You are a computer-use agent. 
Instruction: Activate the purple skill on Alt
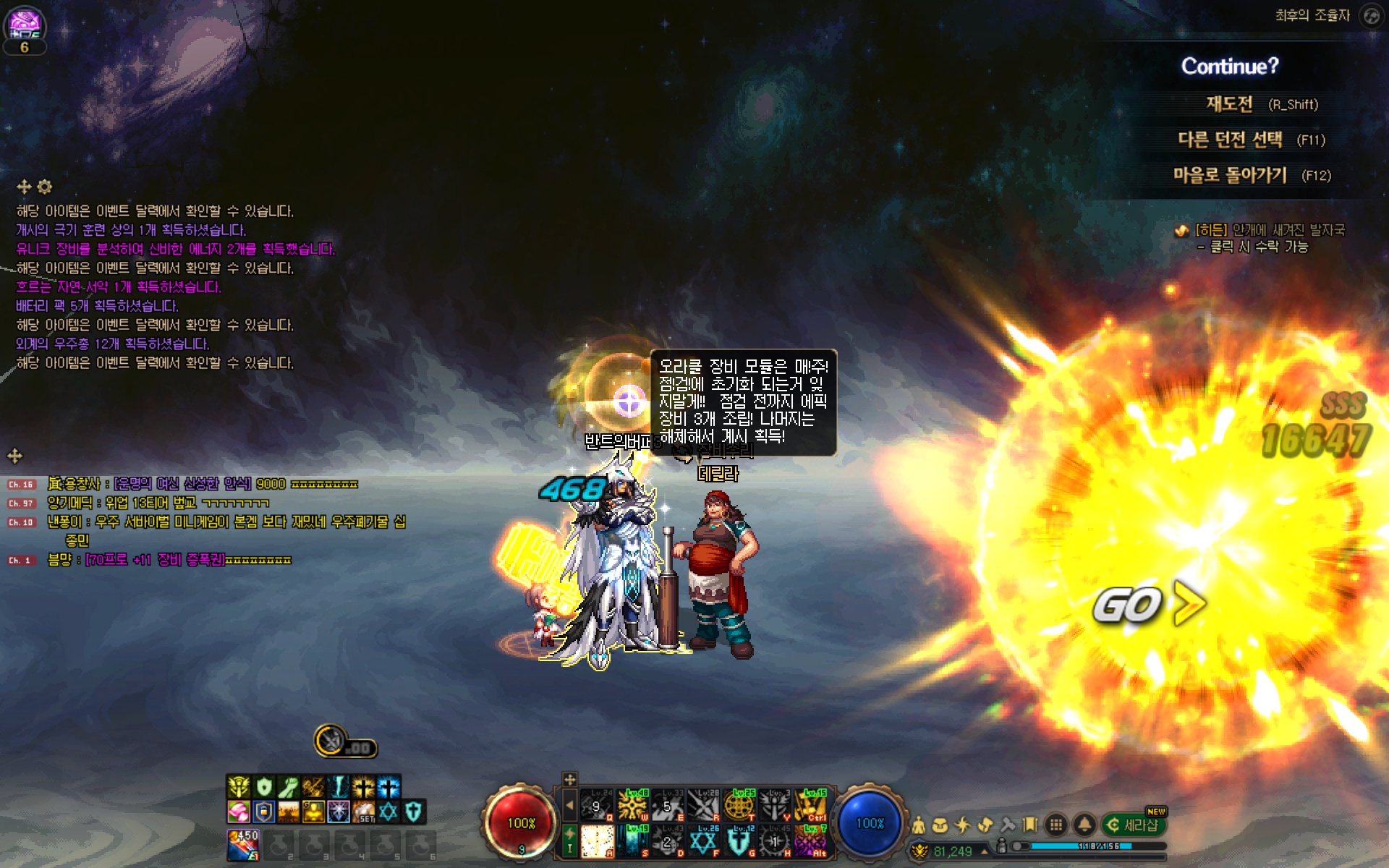810,841
